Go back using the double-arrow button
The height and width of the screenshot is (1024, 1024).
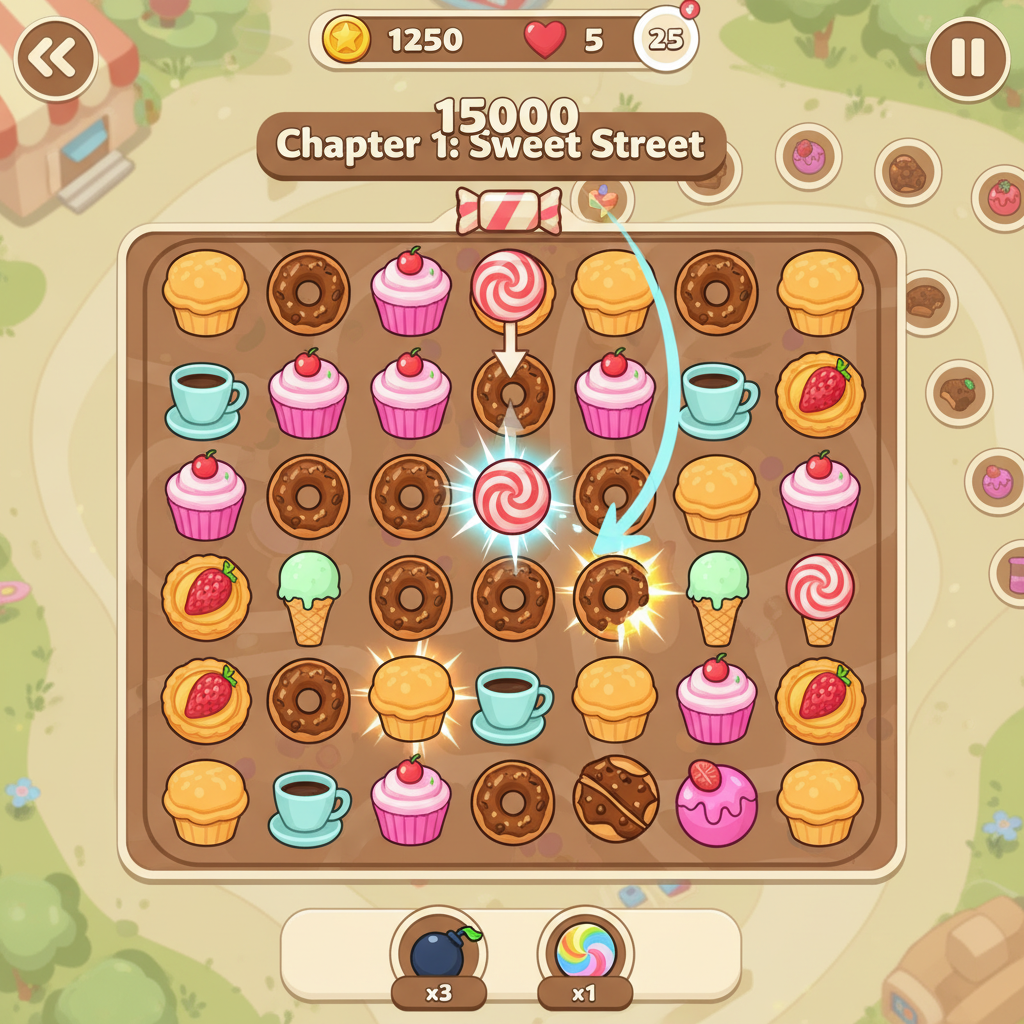(x=55, y=59)
